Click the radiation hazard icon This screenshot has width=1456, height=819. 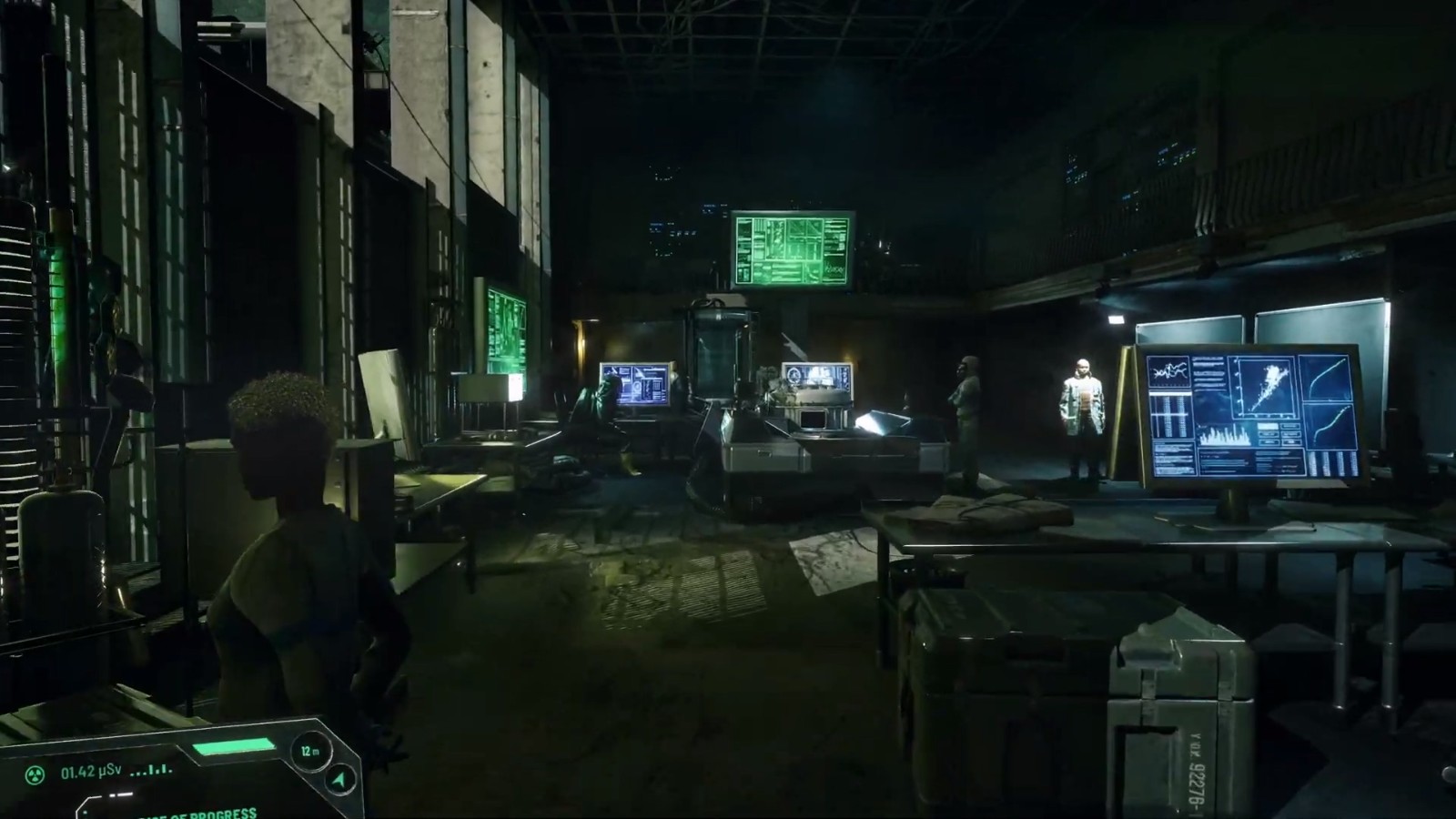click(x=36, y=774)
